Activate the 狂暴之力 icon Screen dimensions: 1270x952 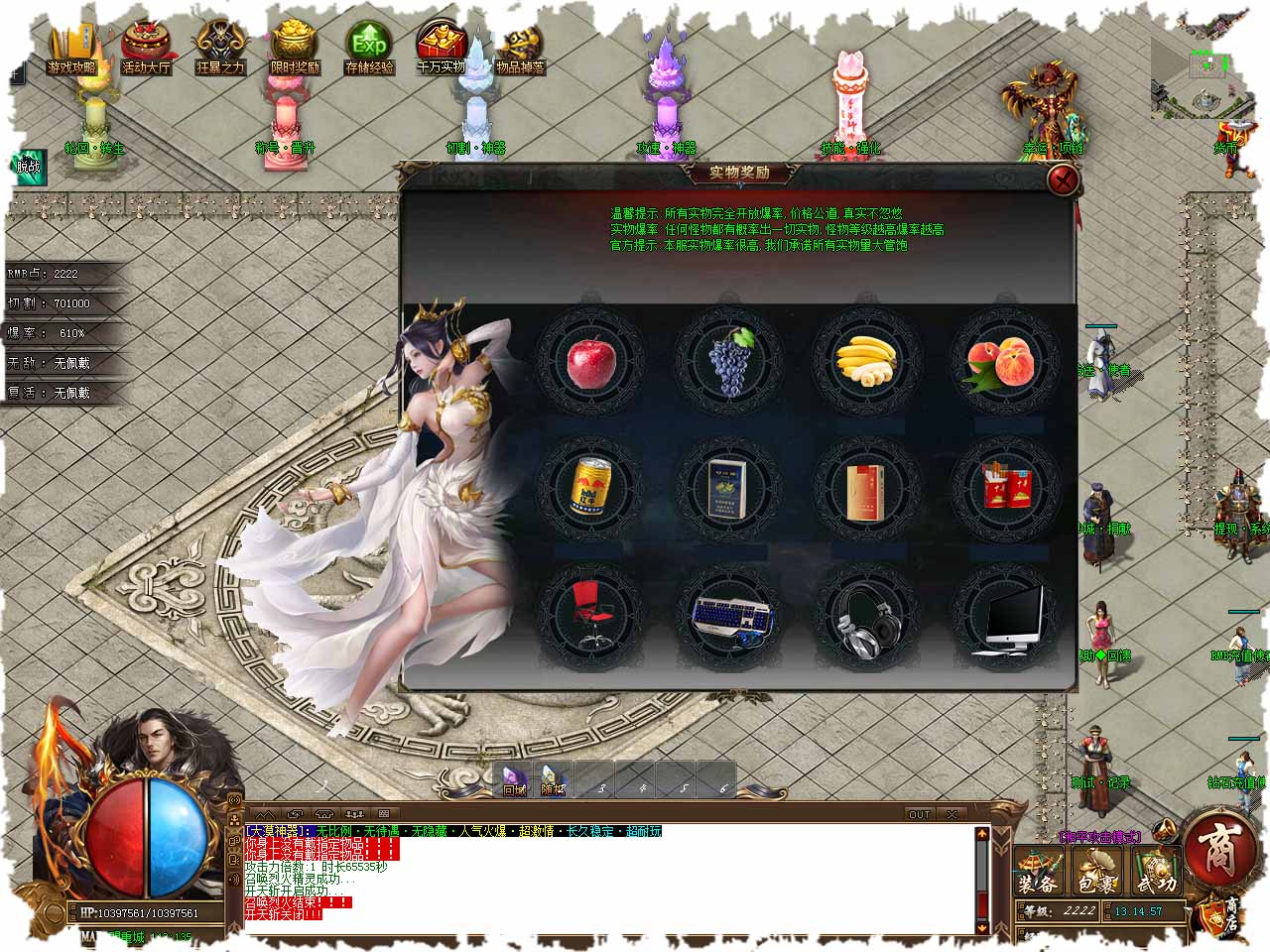pyautogui.click(x=220, y=47)
